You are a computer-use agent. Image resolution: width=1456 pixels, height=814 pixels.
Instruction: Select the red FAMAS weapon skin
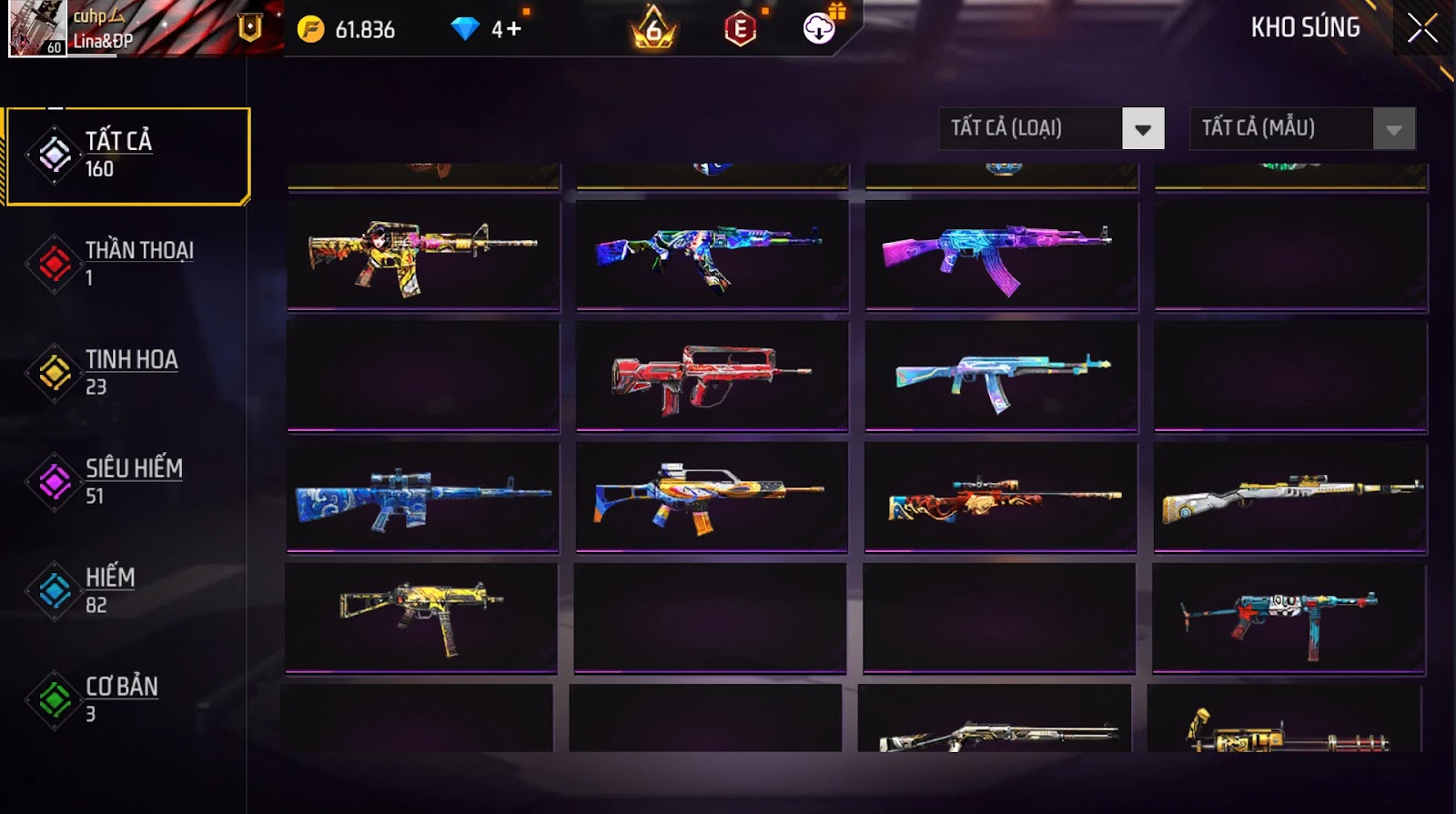tap(712, 376)
